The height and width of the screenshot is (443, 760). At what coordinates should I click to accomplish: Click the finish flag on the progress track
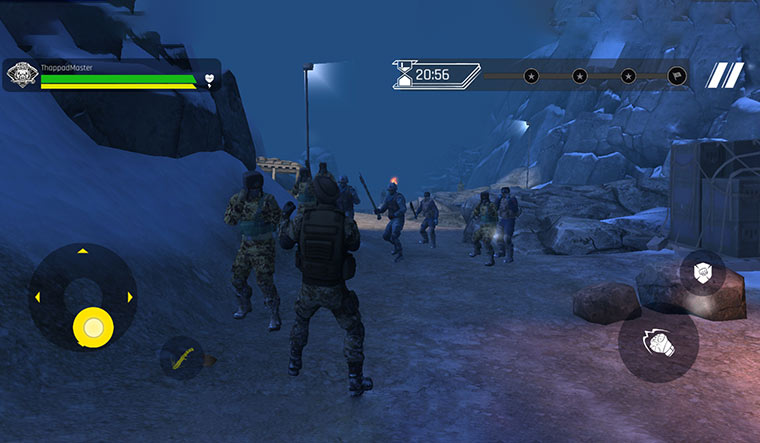[x=677, y=75]
